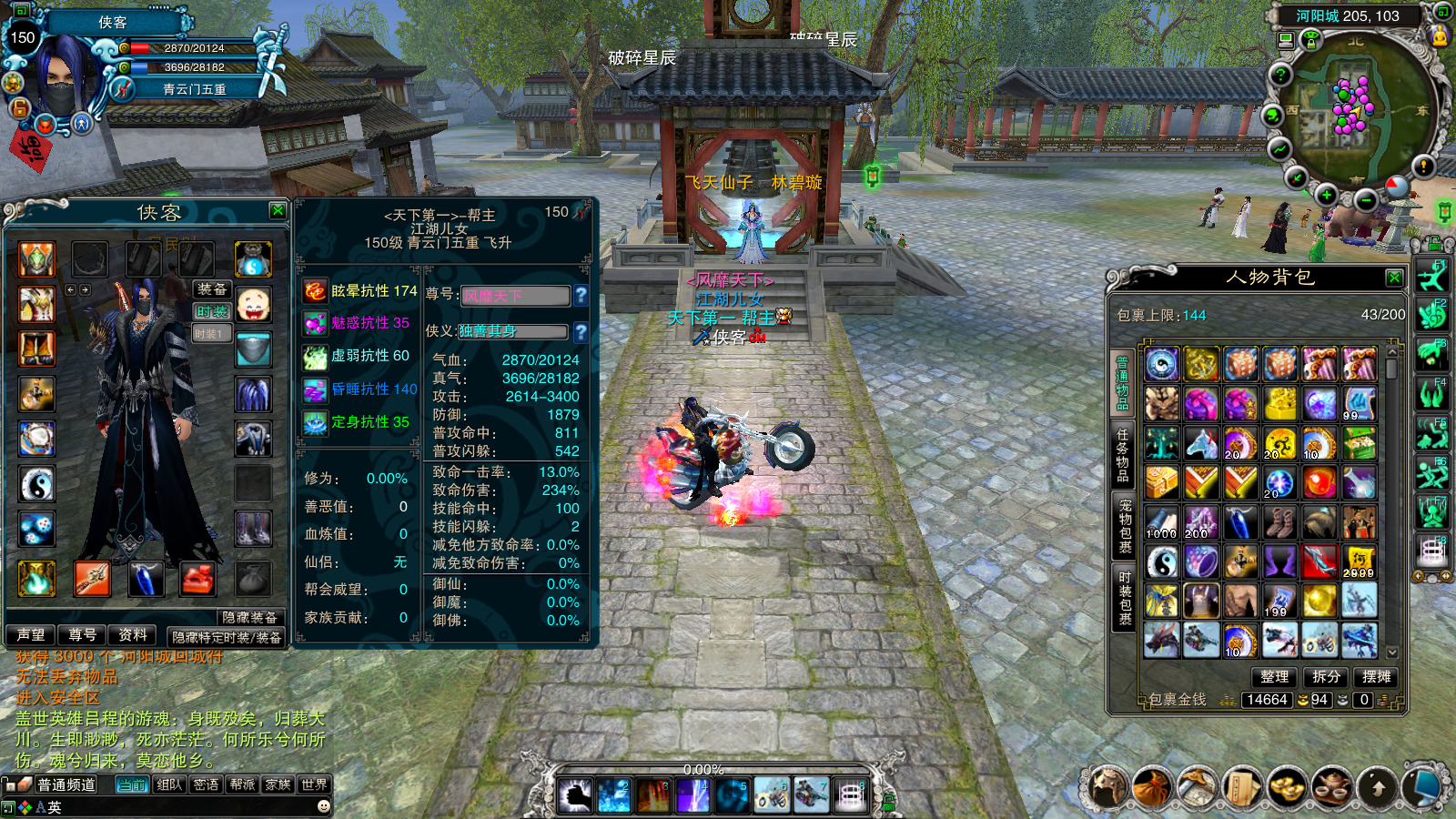The width and height of the screenshot is (1456, 819).
Task: Click the minimap zoom-in plus button
Action: (1327, 195)
